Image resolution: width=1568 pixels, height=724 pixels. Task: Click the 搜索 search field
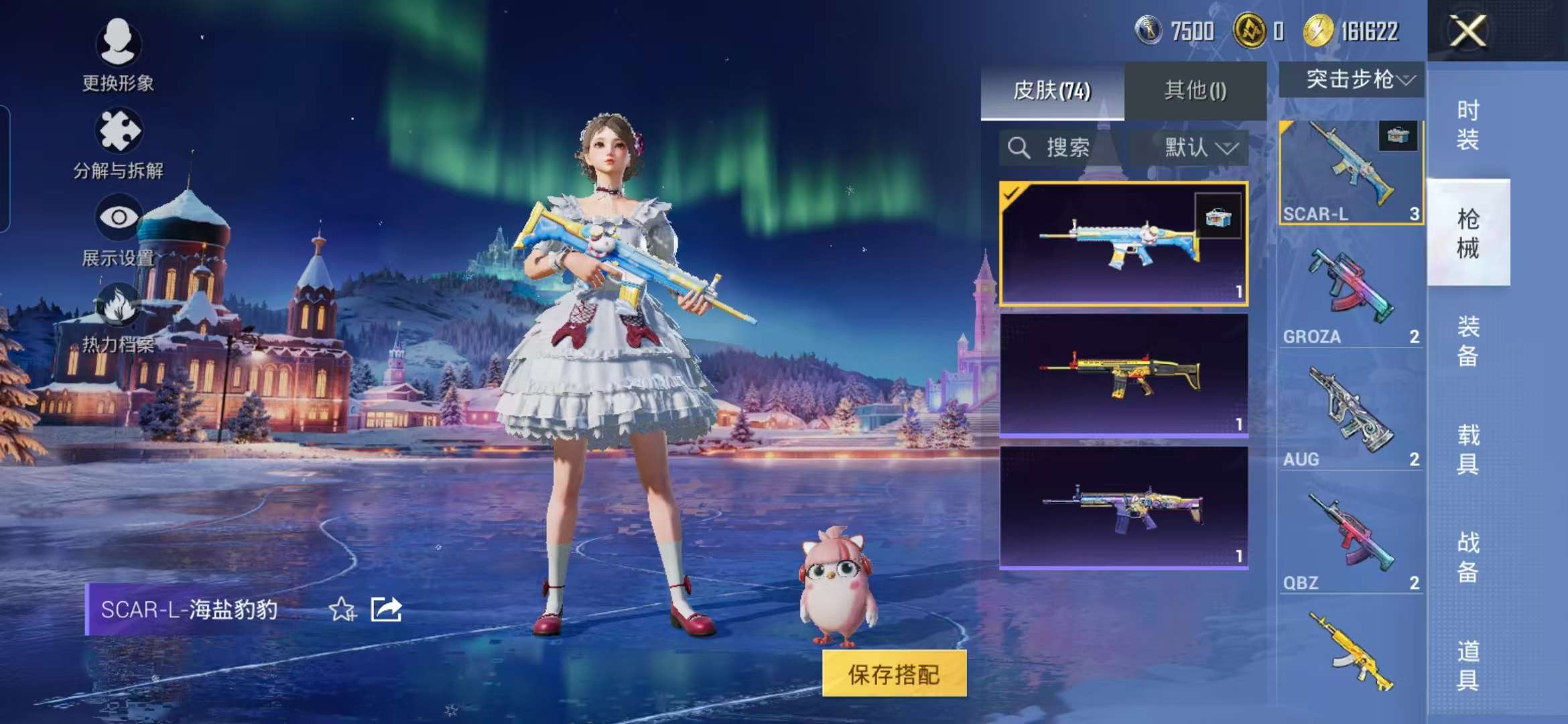click(x=1052, y=149)
